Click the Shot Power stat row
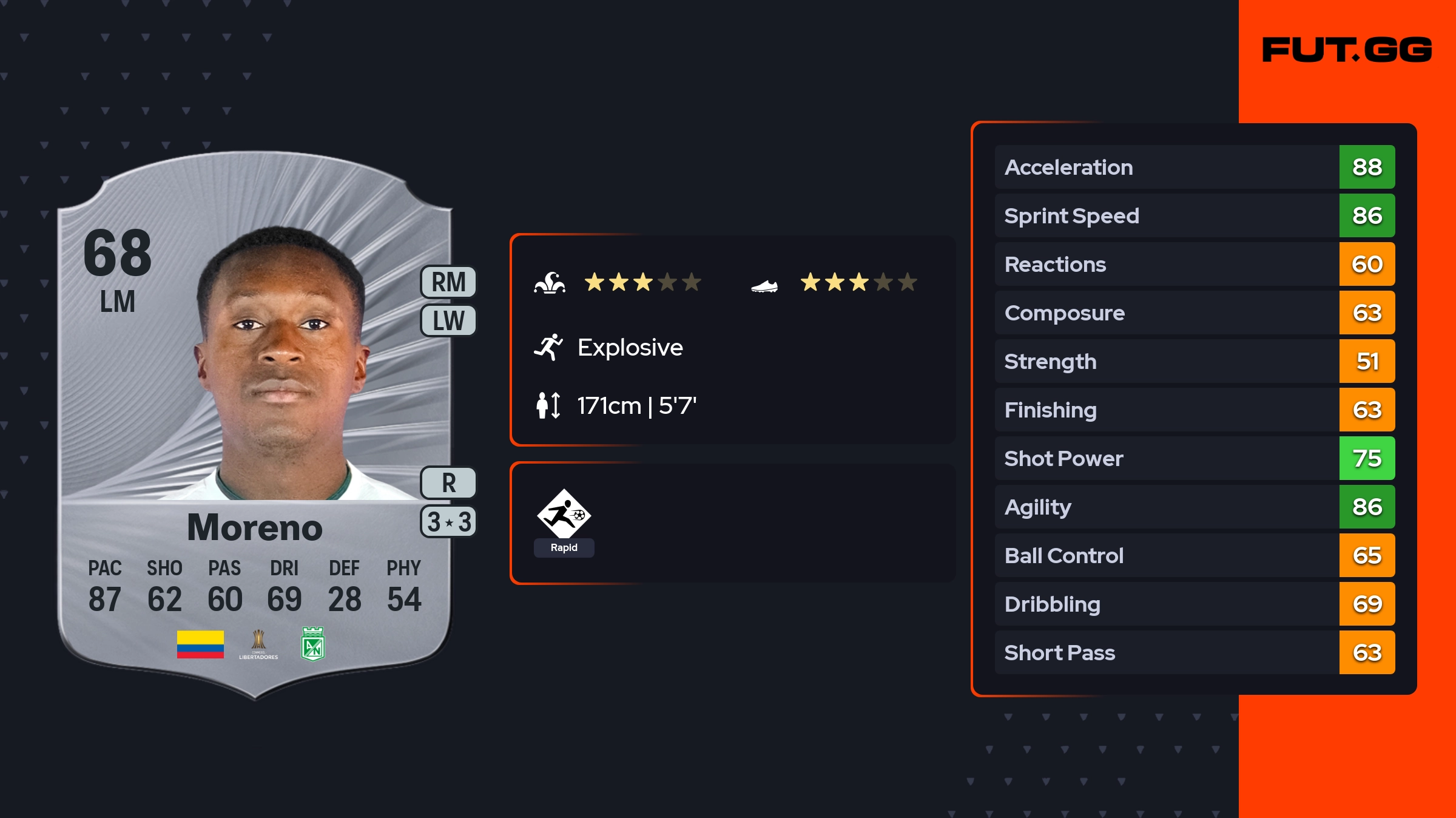The image size is (1456, 818). click(1194, 458)
